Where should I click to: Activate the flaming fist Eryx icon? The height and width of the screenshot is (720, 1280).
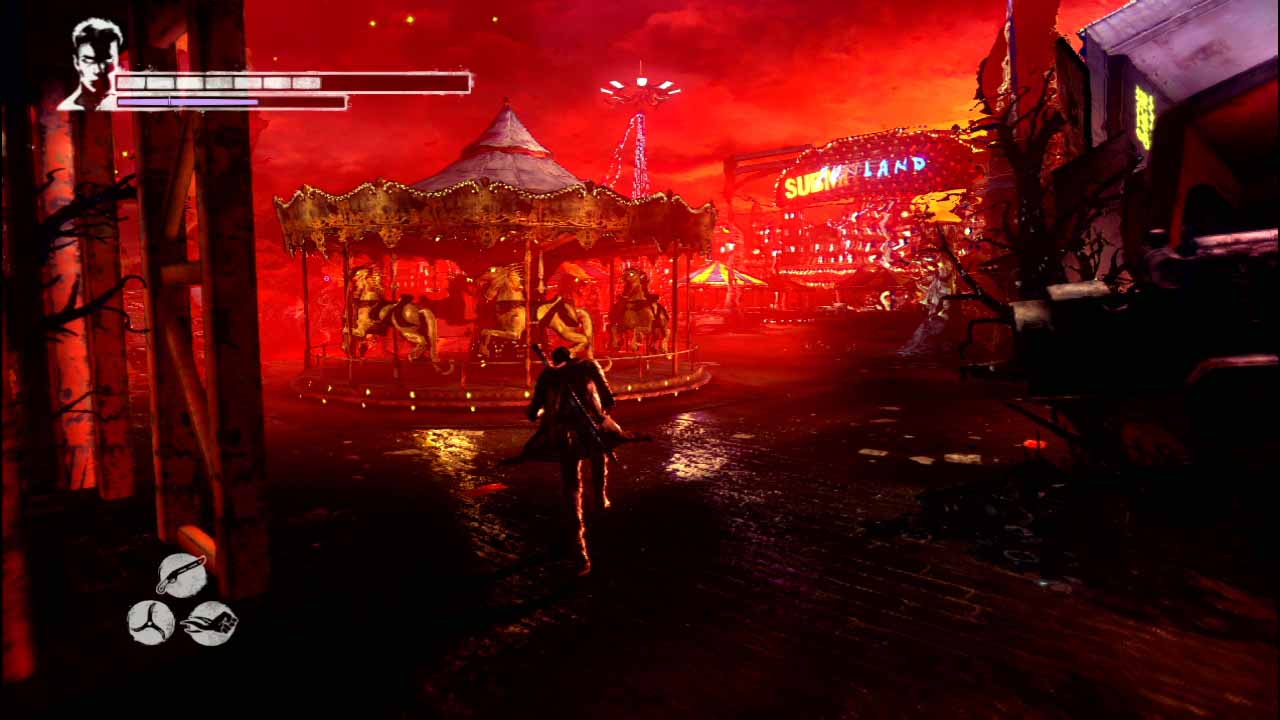[211, 622]
